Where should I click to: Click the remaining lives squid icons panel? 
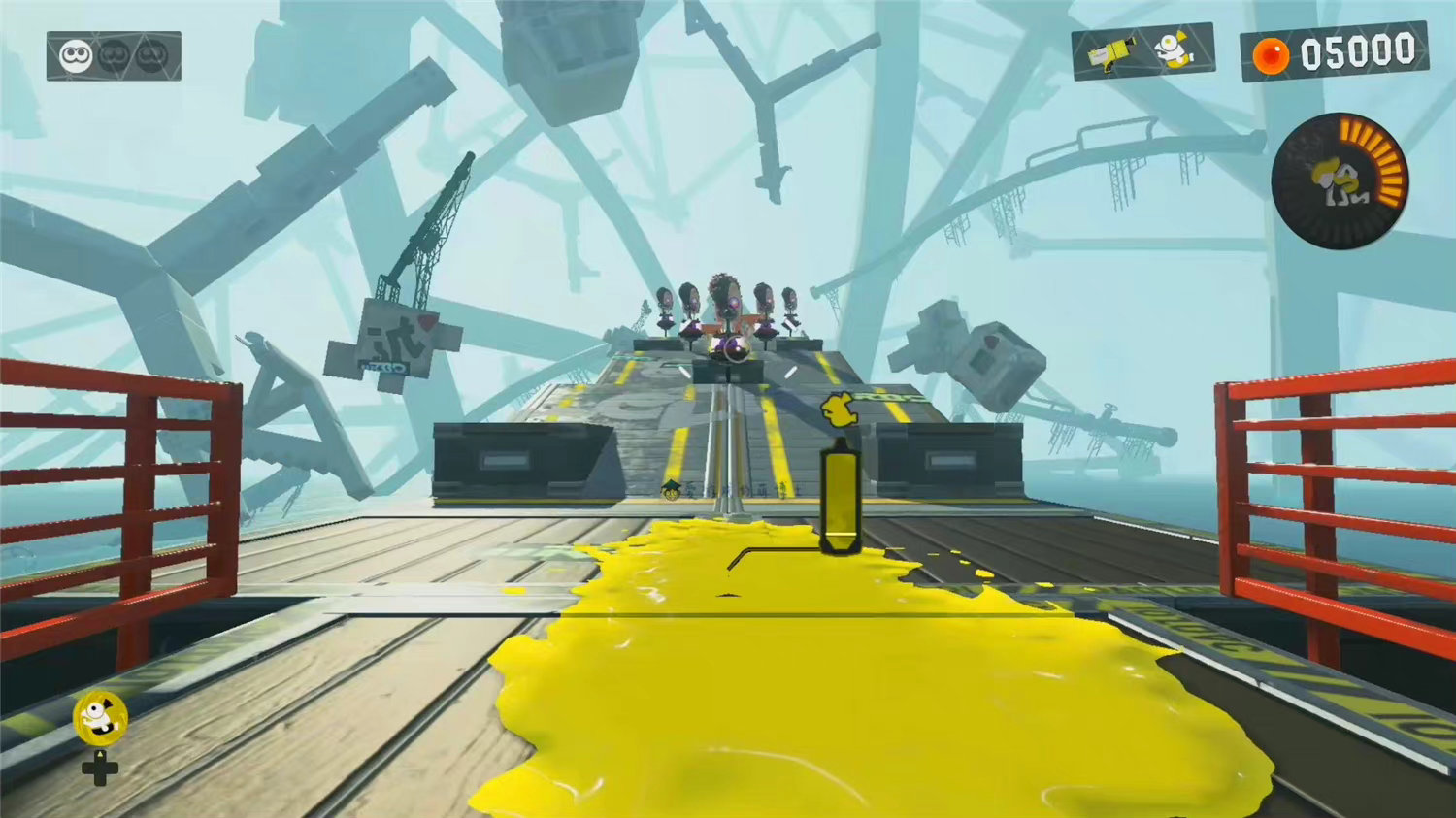[x=114, y=56]
